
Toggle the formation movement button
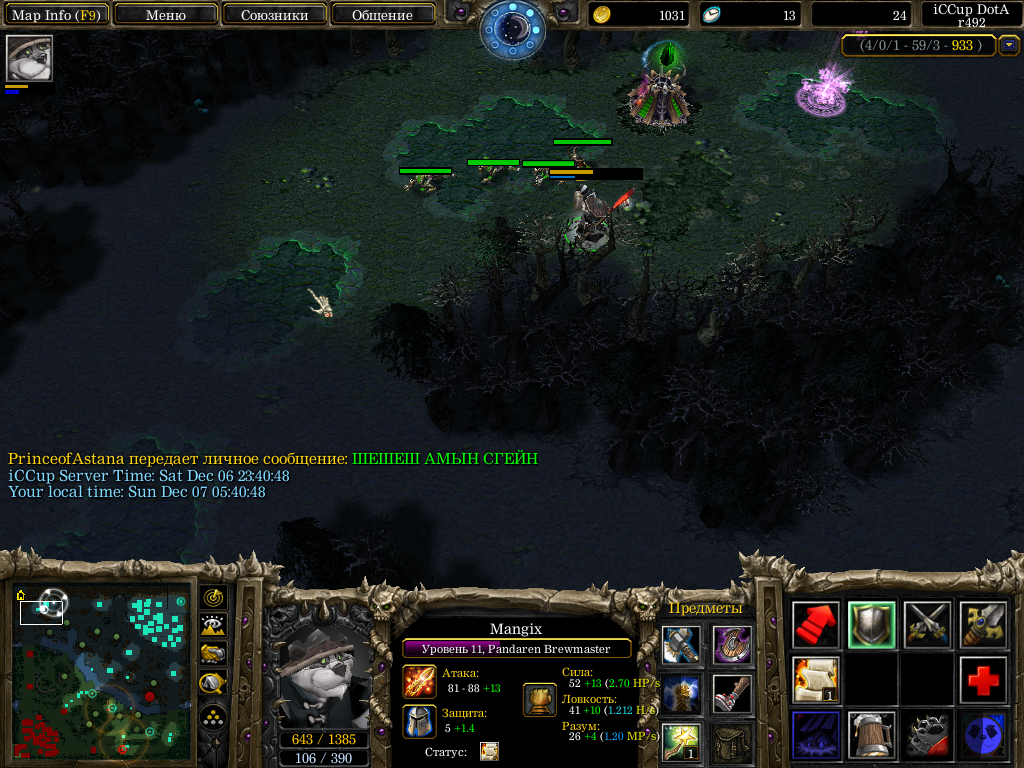tap(213, 716)
